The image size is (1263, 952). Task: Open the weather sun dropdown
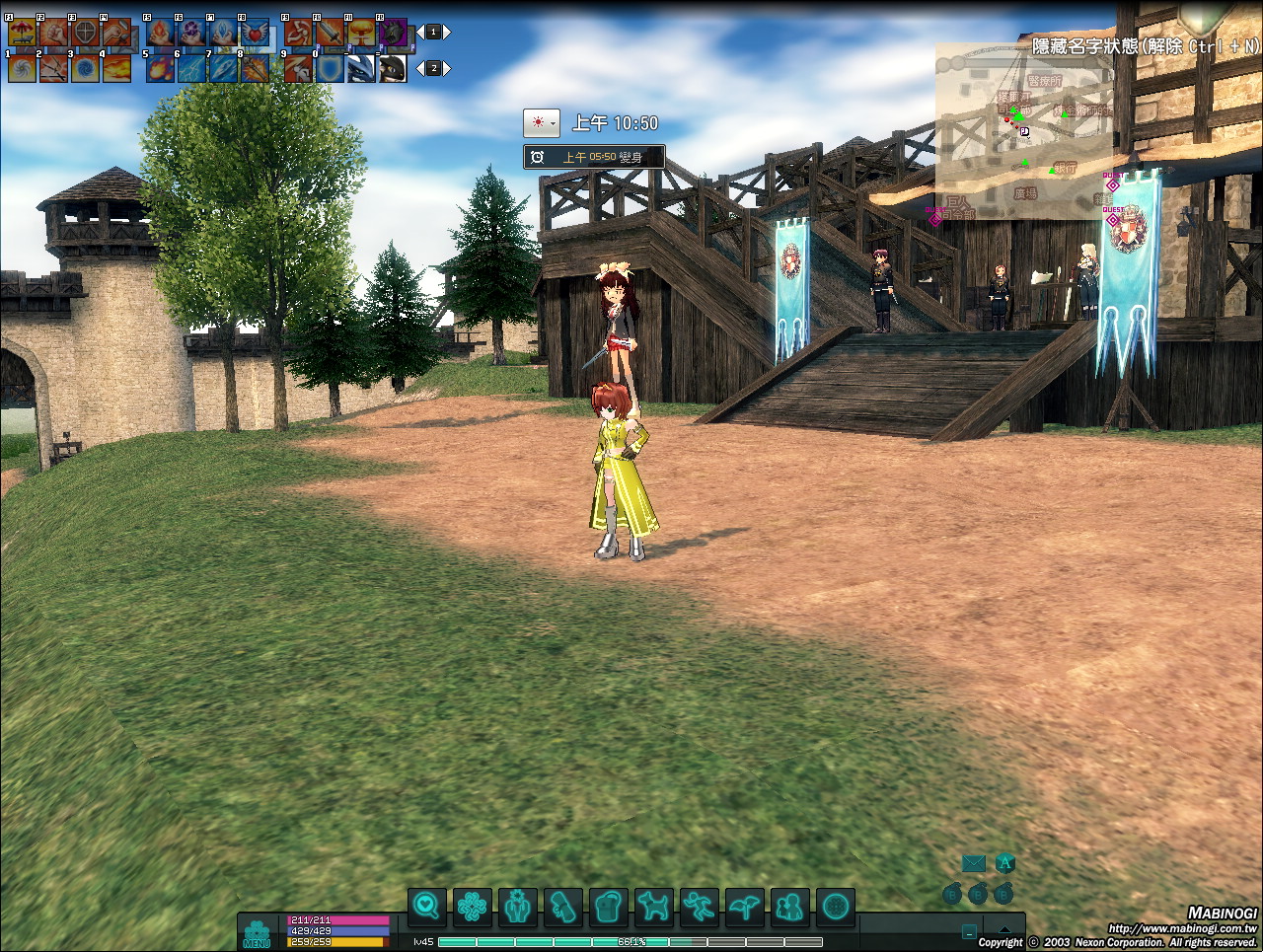(541, 123)
